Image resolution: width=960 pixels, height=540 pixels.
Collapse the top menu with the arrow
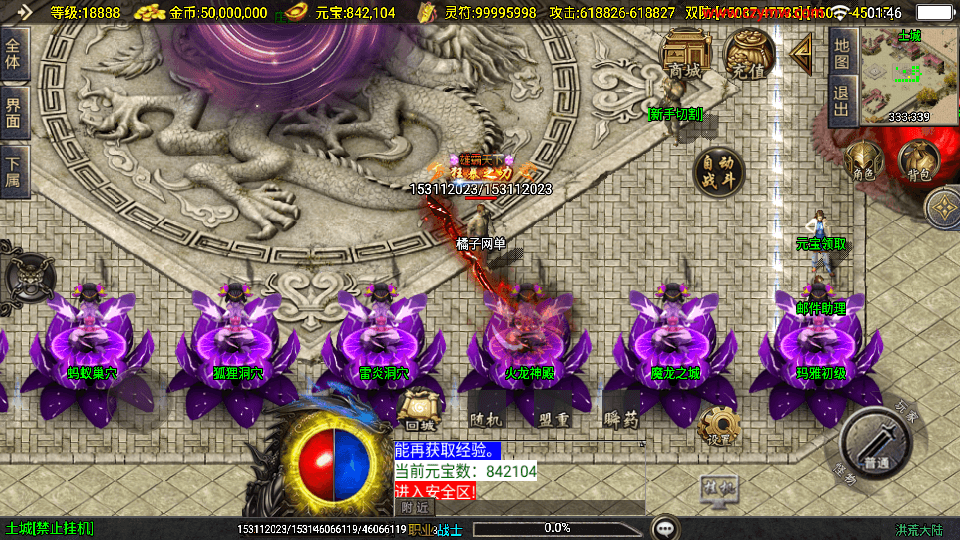point(800,53)
